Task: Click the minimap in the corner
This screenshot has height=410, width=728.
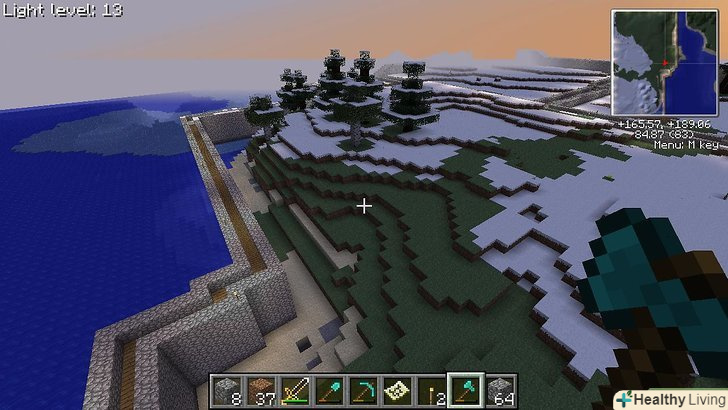Action: [x=666, y=62]
